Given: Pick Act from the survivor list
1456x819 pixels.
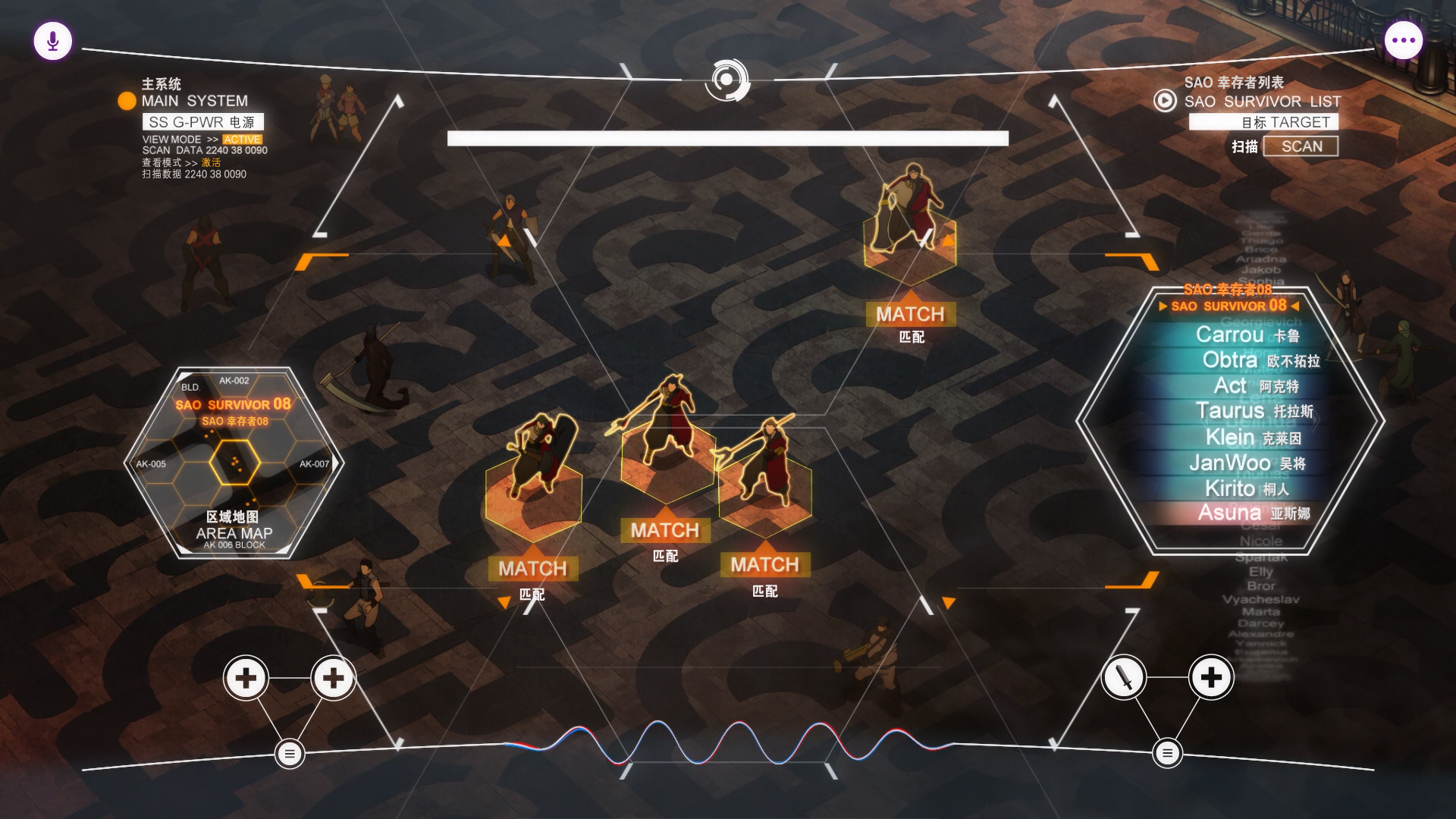Looking at the screenshot, I should coord(1255,386).
